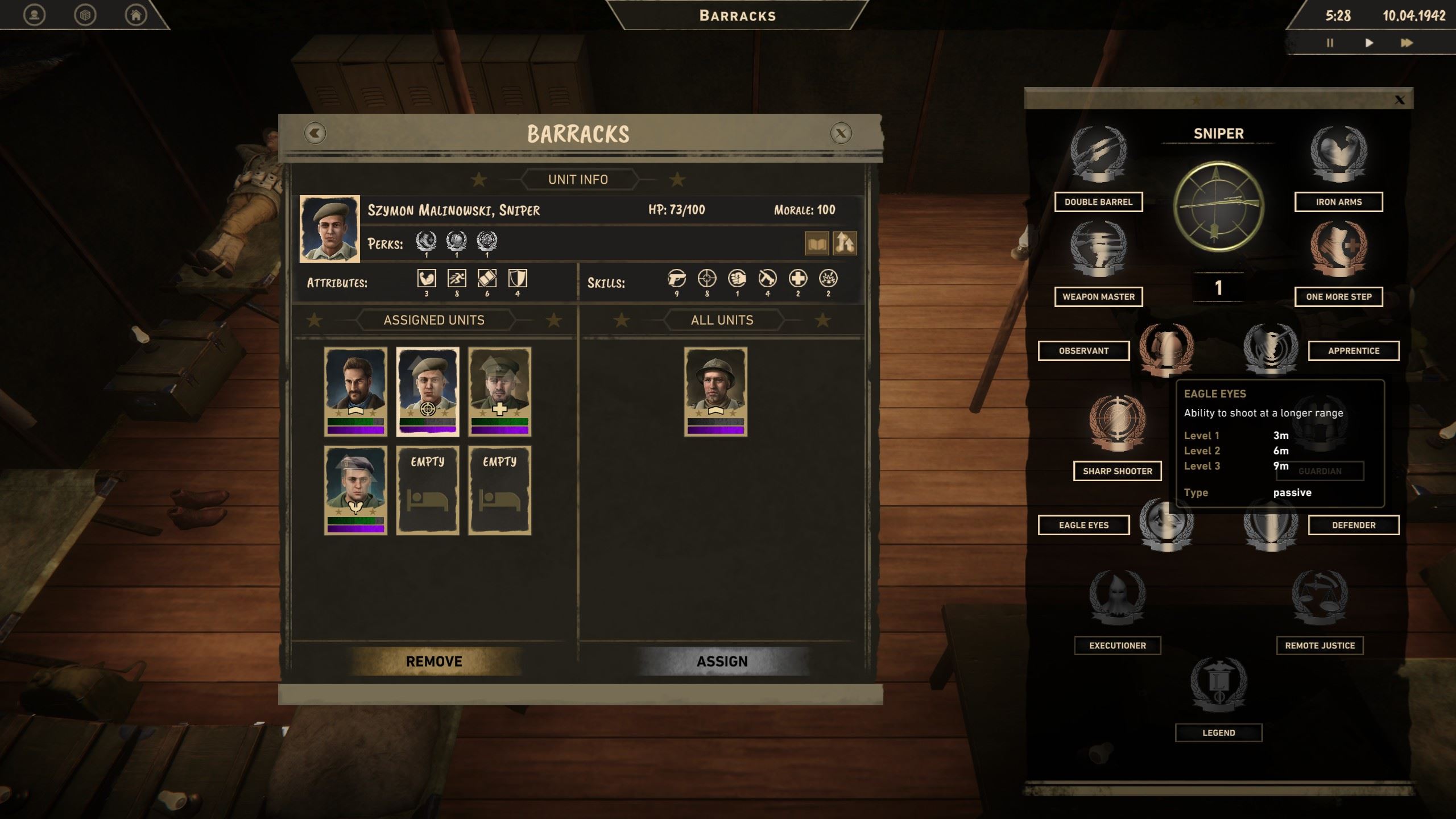The width and height of the screenshot is (1456, 819).
Task: Close the Barracks window
Action: click(x=841, y=134)
